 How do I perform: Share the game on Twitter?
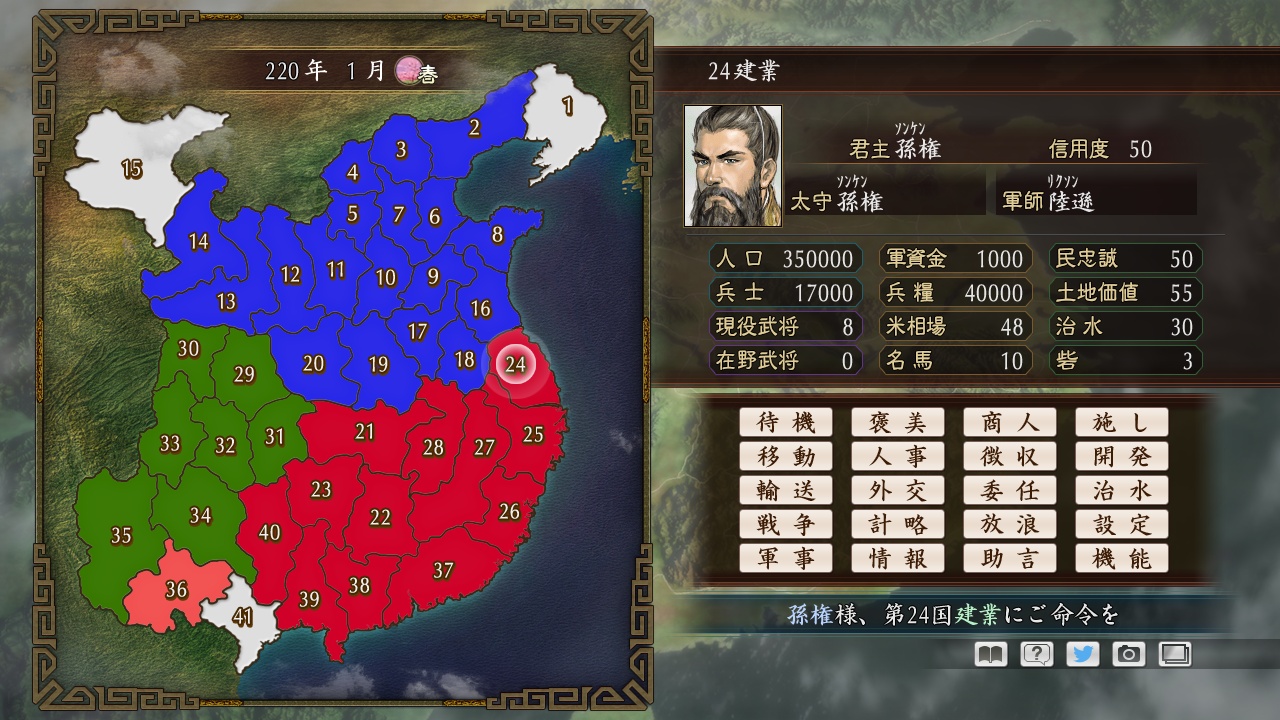[1084, 654]
